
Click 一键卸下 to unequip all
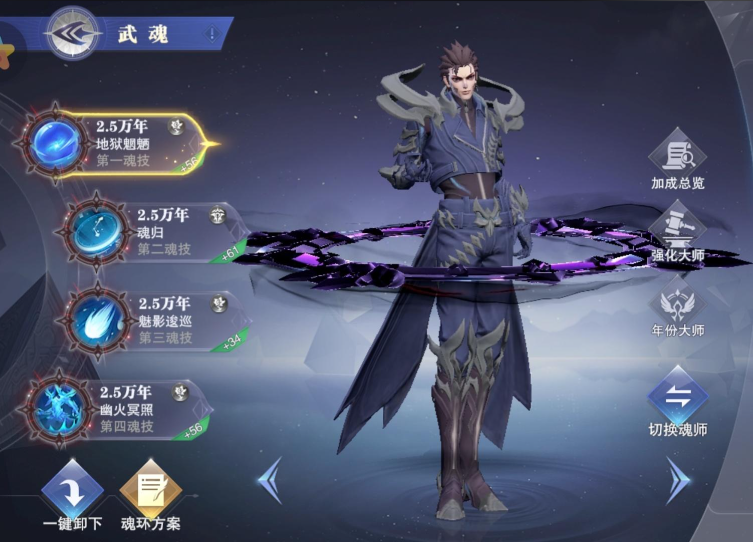point(72,493)
